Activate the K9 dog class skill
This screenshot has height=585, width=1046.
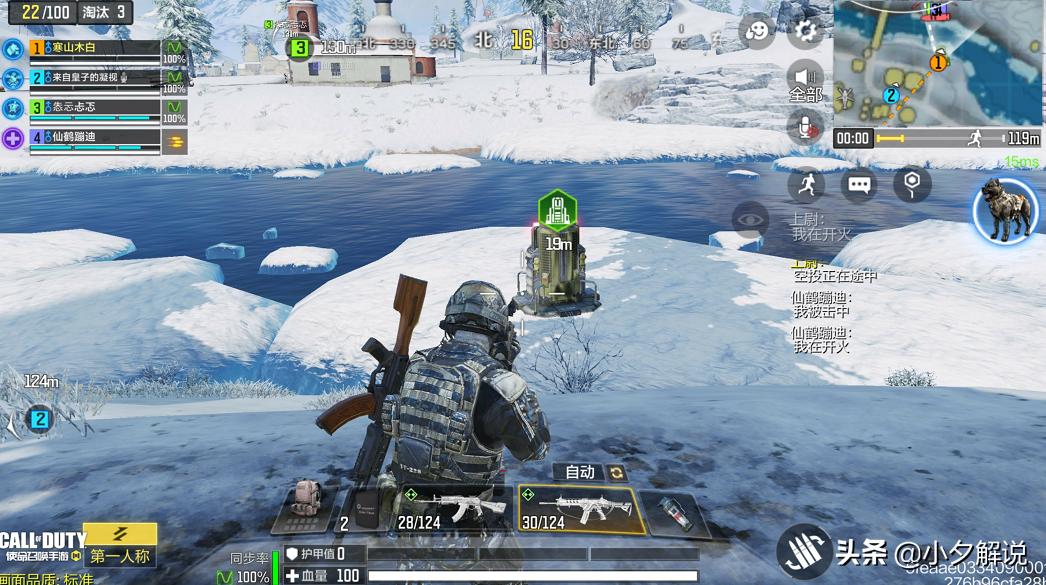1005,211
